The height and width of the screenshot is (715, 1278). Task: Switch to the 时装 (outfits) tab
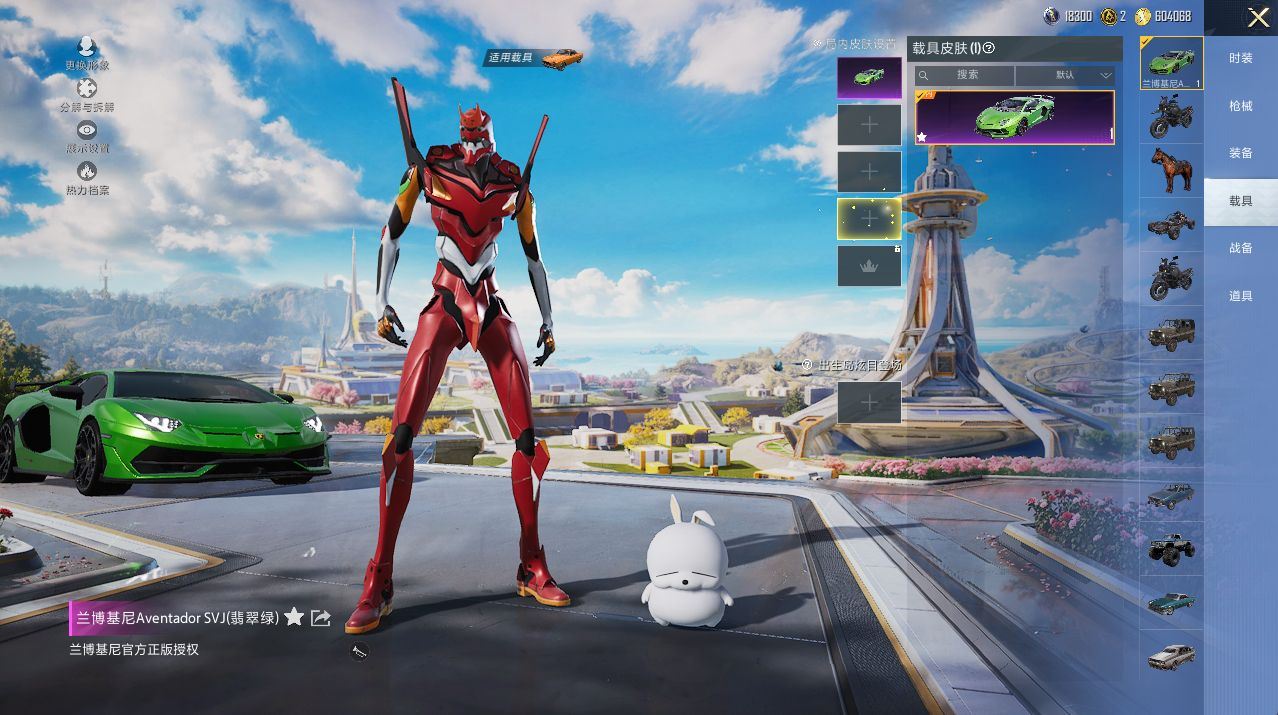[x=1240, y=58]
